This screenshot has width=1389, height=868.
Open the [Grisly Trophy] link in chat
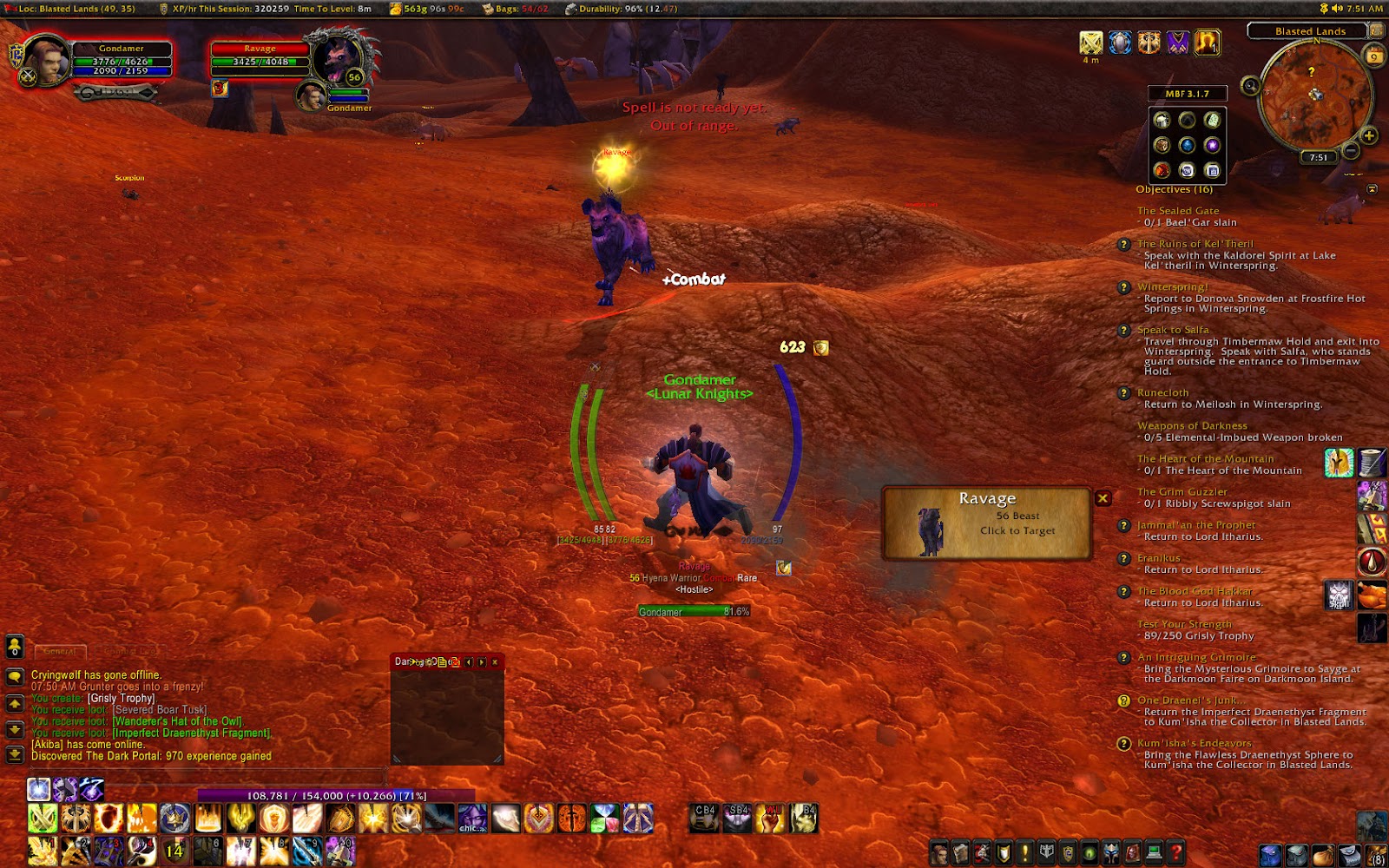click(x=122, y=700)
